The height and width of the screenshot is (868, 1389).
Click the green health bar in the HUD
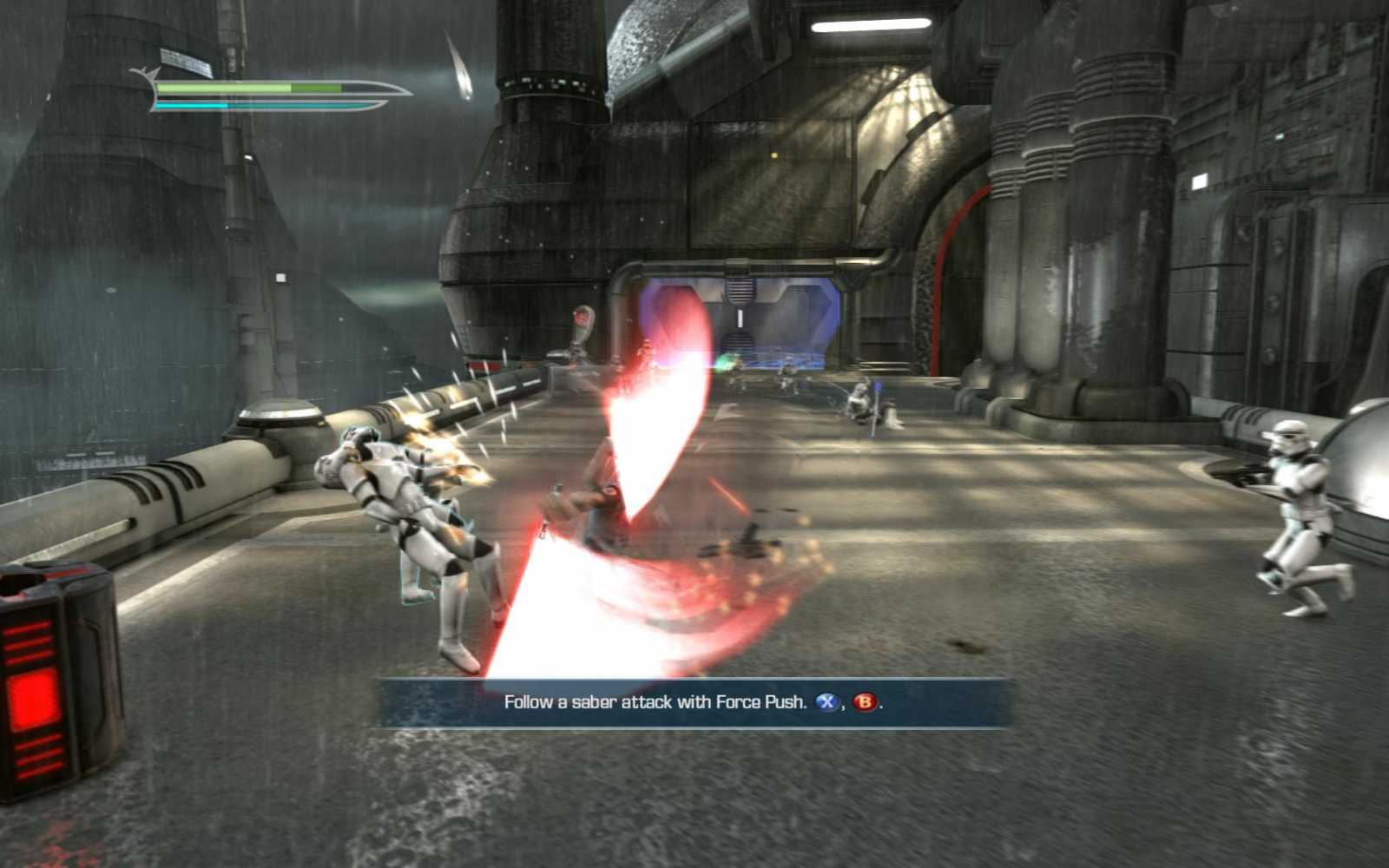(252, 89)
